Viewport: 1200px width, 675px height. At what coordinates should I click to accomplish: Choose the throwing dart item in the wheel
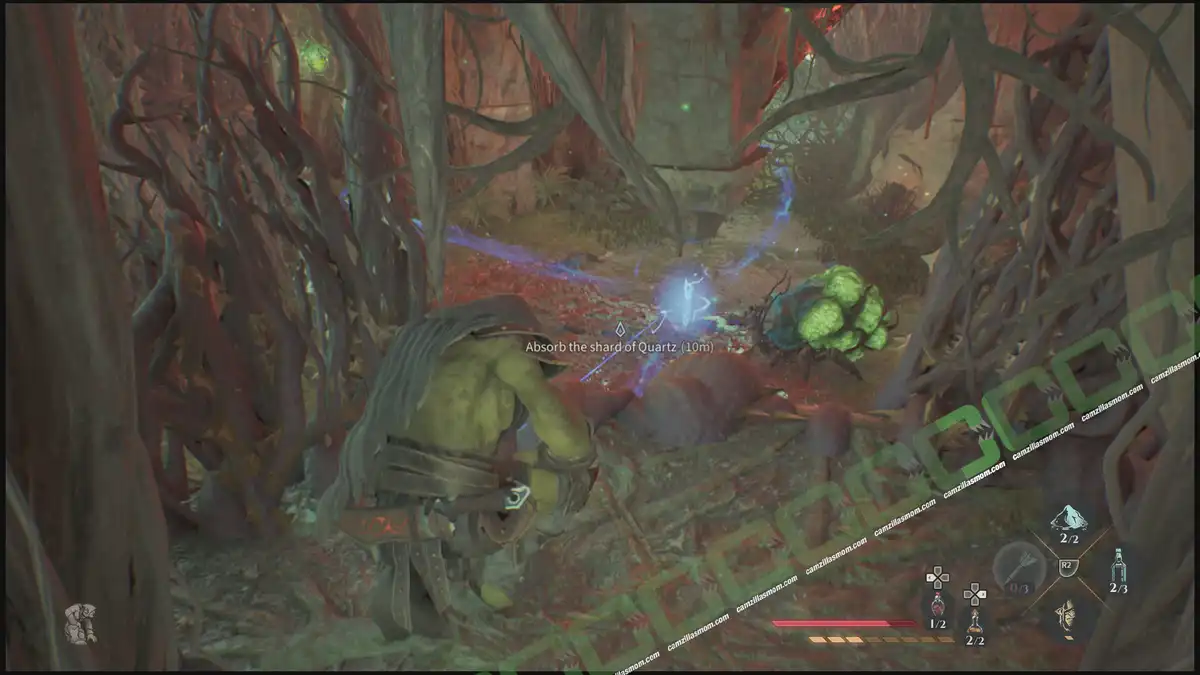tap(1016, 571)
